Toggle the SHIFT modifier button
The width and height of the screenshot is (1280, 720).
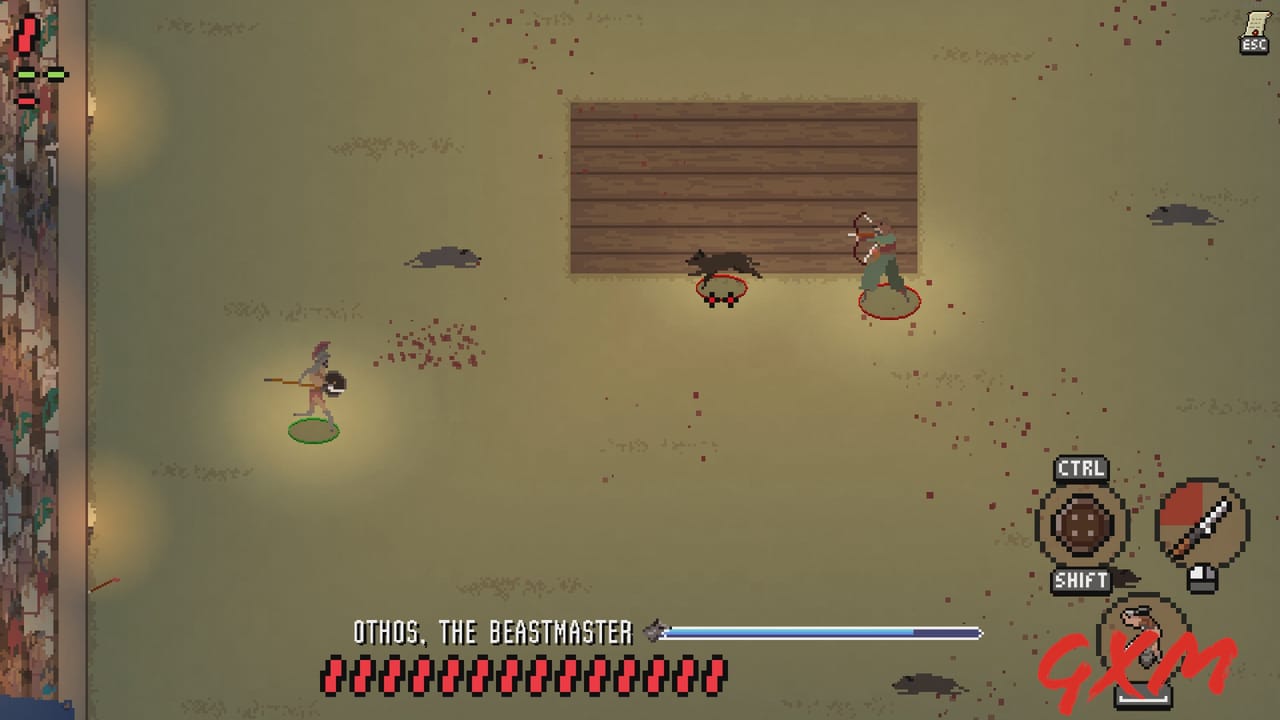(x=1080, y=580)
